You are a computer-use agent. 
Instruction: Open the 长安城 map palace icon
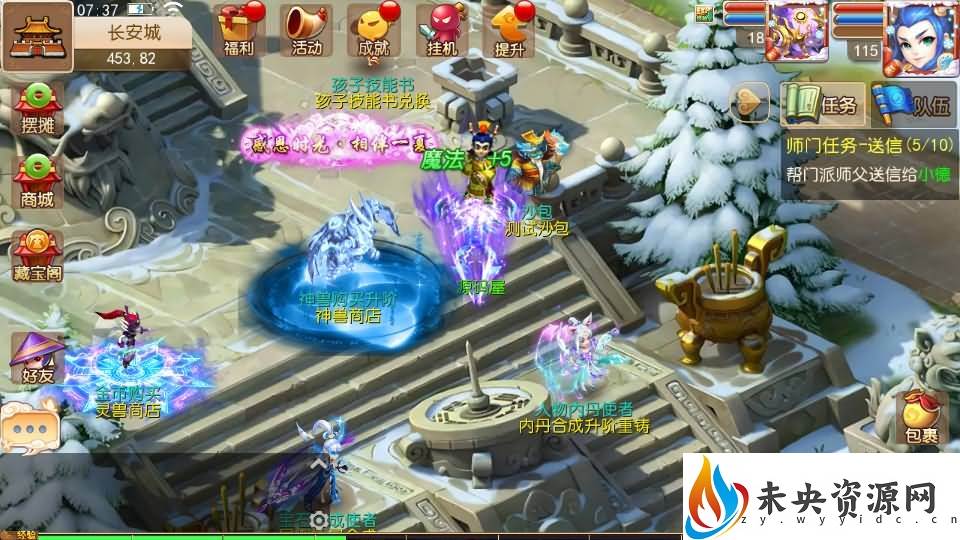(x=36, y=31)
